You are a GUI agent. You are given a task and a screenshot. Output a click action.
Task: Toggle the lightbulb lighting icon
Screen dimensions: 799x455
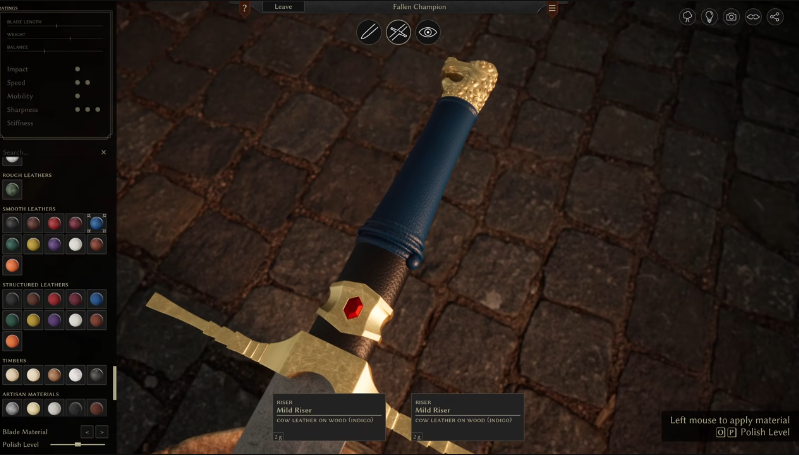tap(709, 17)
